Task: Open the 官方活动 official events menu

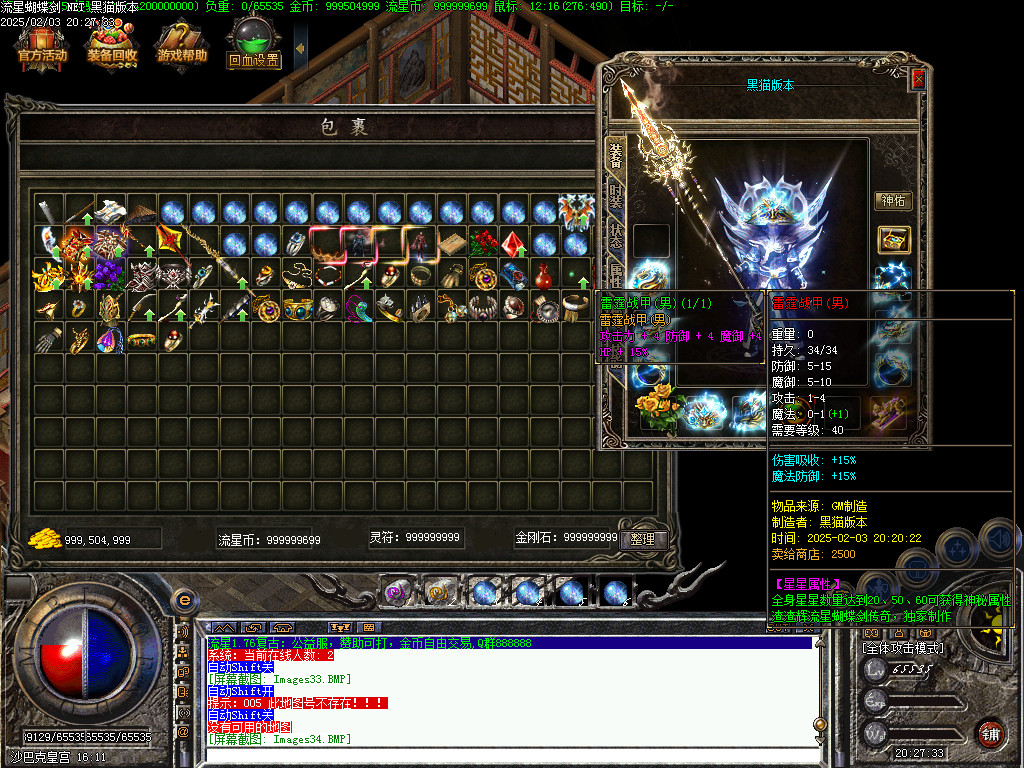Action: coord(42,45)
